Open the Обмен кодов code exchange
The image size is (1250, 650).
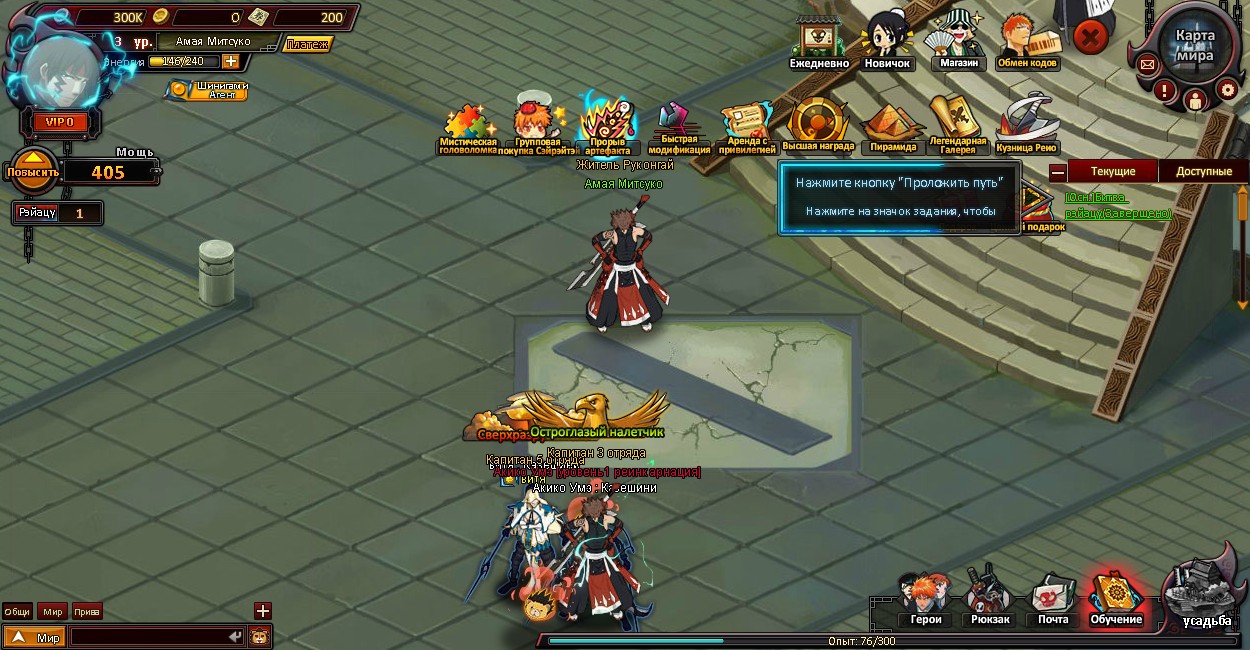point(1027,40)
